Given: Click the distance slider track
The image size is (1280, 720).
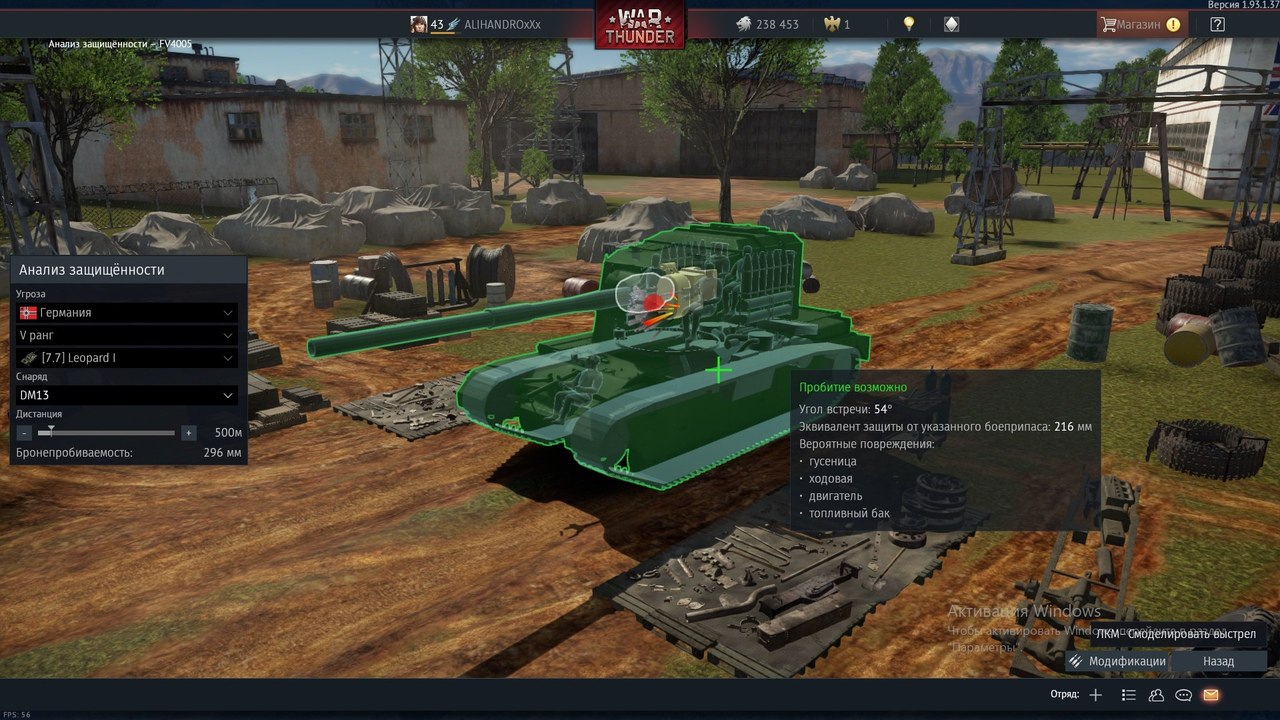Looking at the screenshot, I should click(106, 433).
